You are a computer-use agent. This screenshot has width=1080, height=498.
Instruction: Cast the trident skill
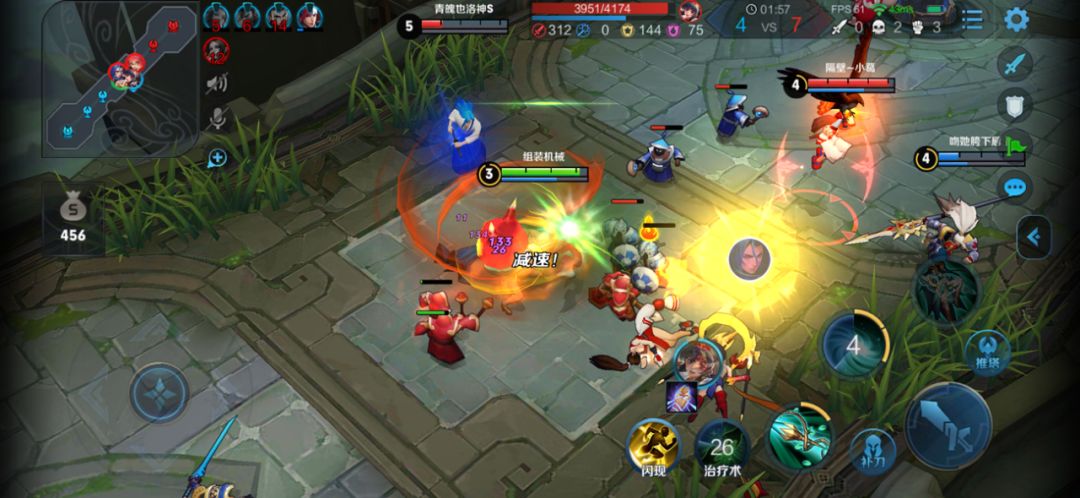(x=799, y=436)
